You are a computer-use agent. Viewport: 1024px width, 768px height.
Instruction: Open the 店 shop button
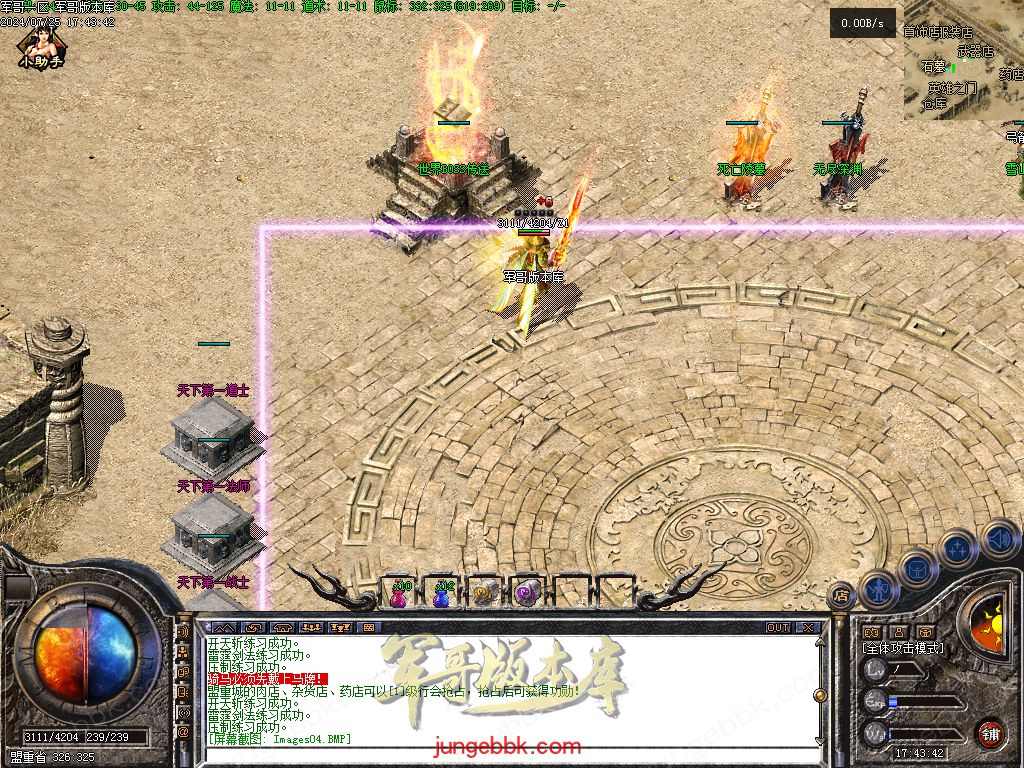pos(841,592)
